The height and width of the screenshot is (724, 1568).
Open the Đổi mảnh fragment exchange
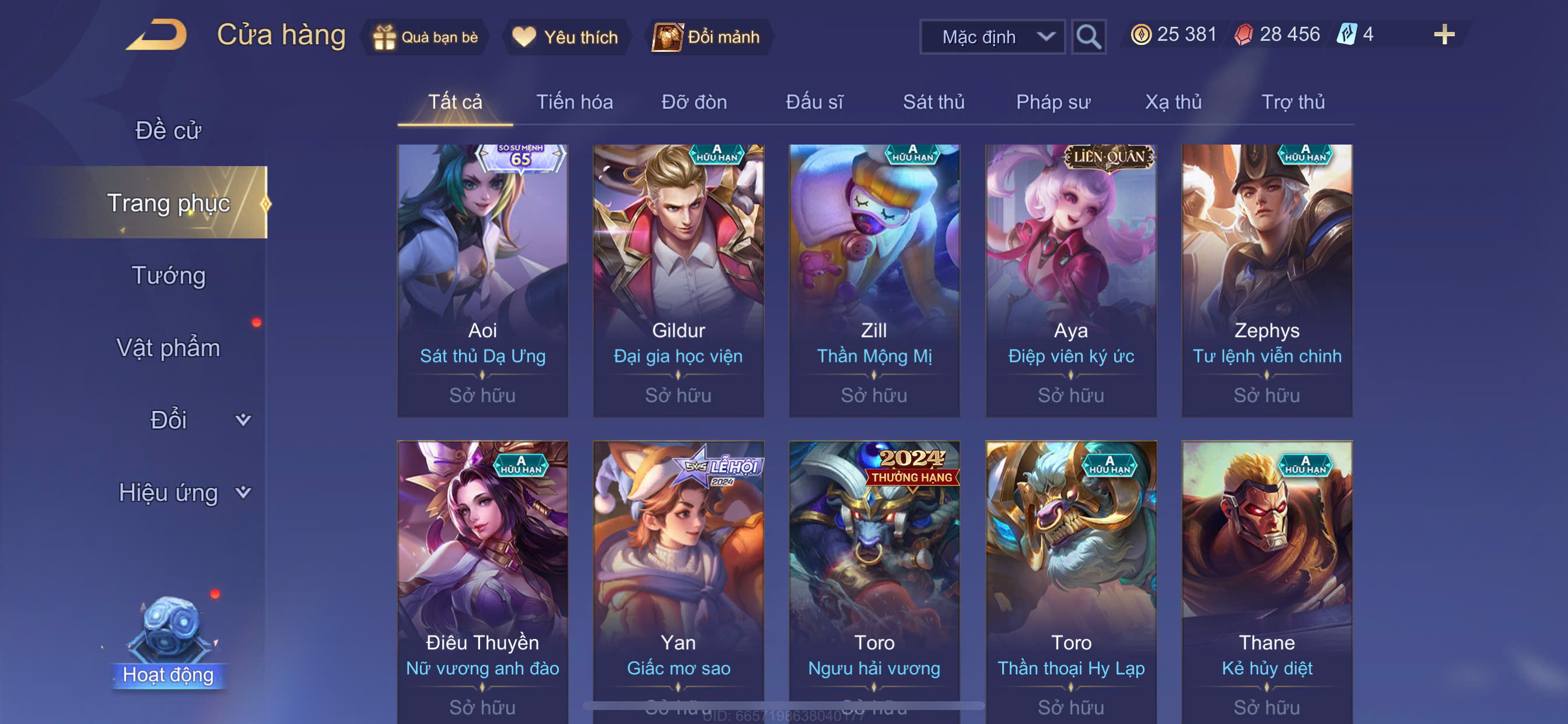706,37
